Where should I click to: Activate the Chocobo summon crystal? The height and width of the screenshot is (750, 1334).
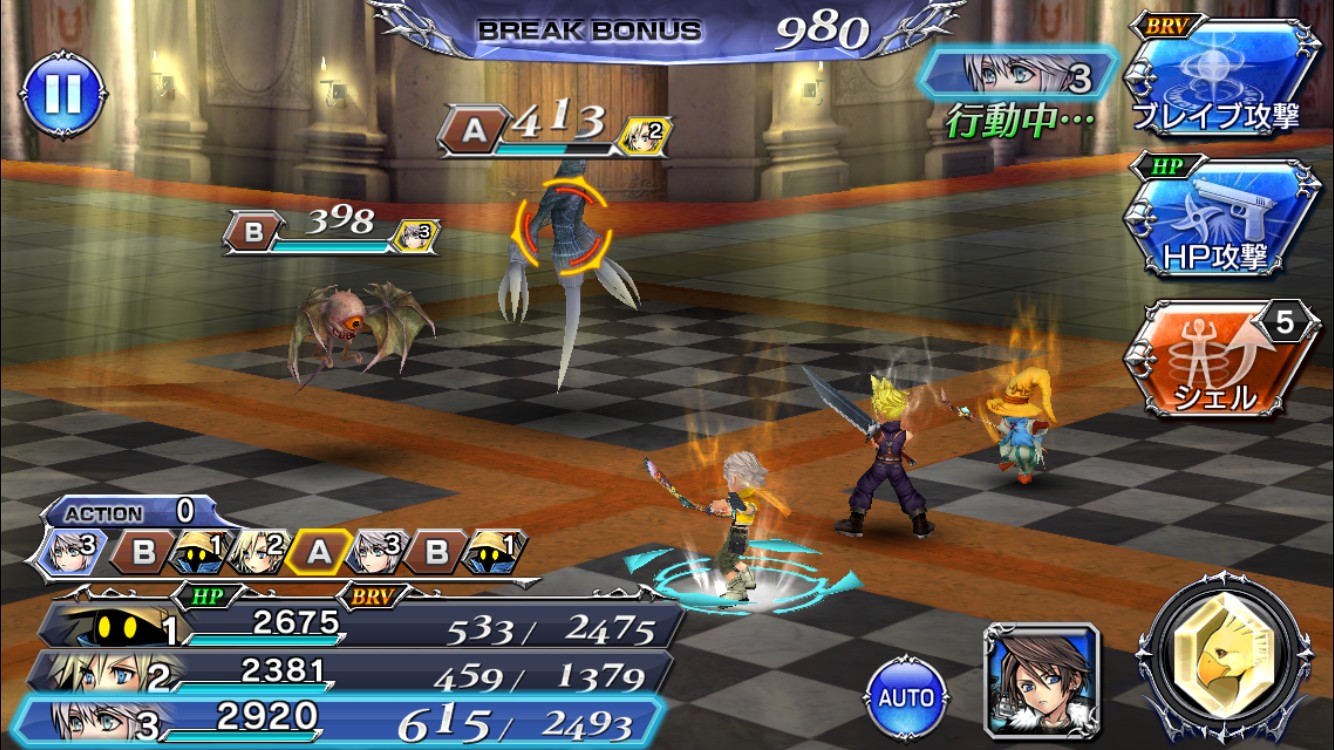tap(1226, 663)
